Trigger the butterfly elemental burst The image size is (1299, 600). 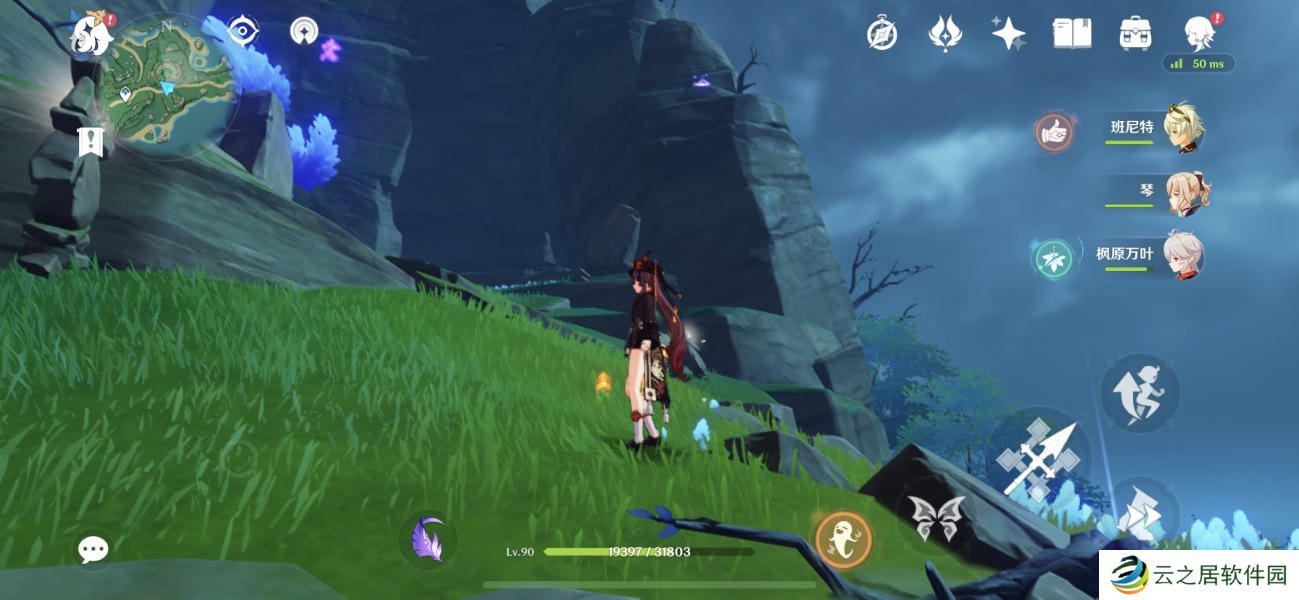point(936,515)
